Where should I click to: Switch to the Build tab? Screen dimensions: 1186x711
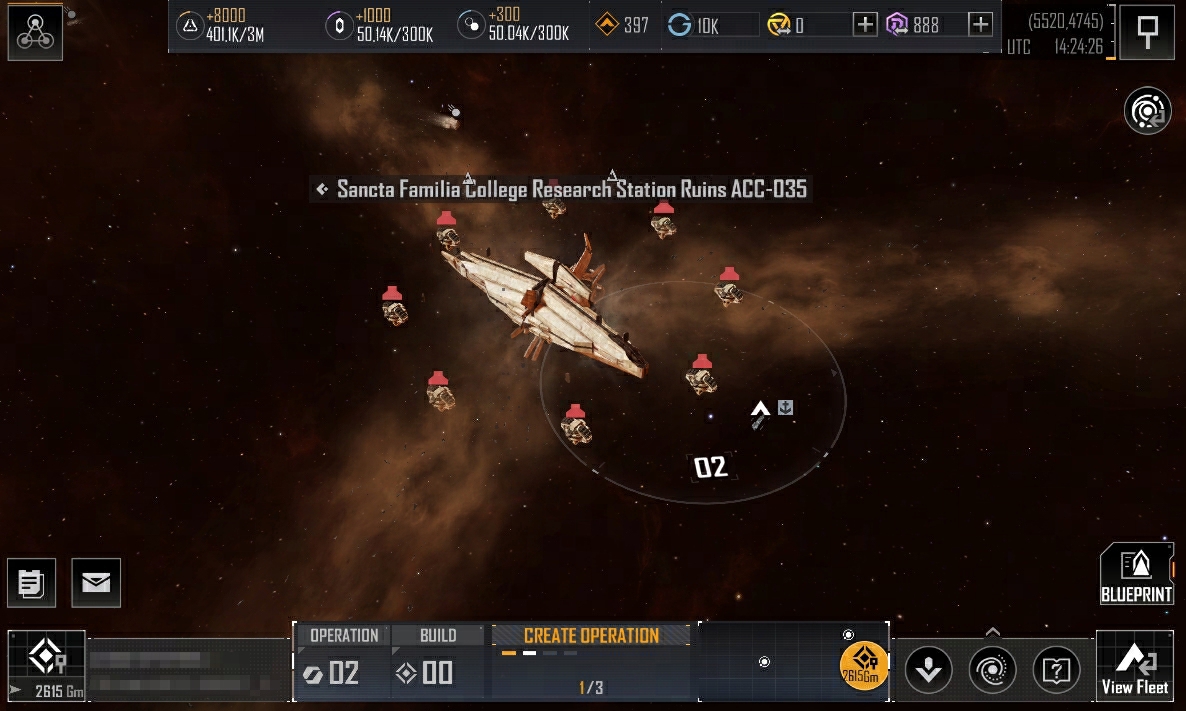click(438, 635)
